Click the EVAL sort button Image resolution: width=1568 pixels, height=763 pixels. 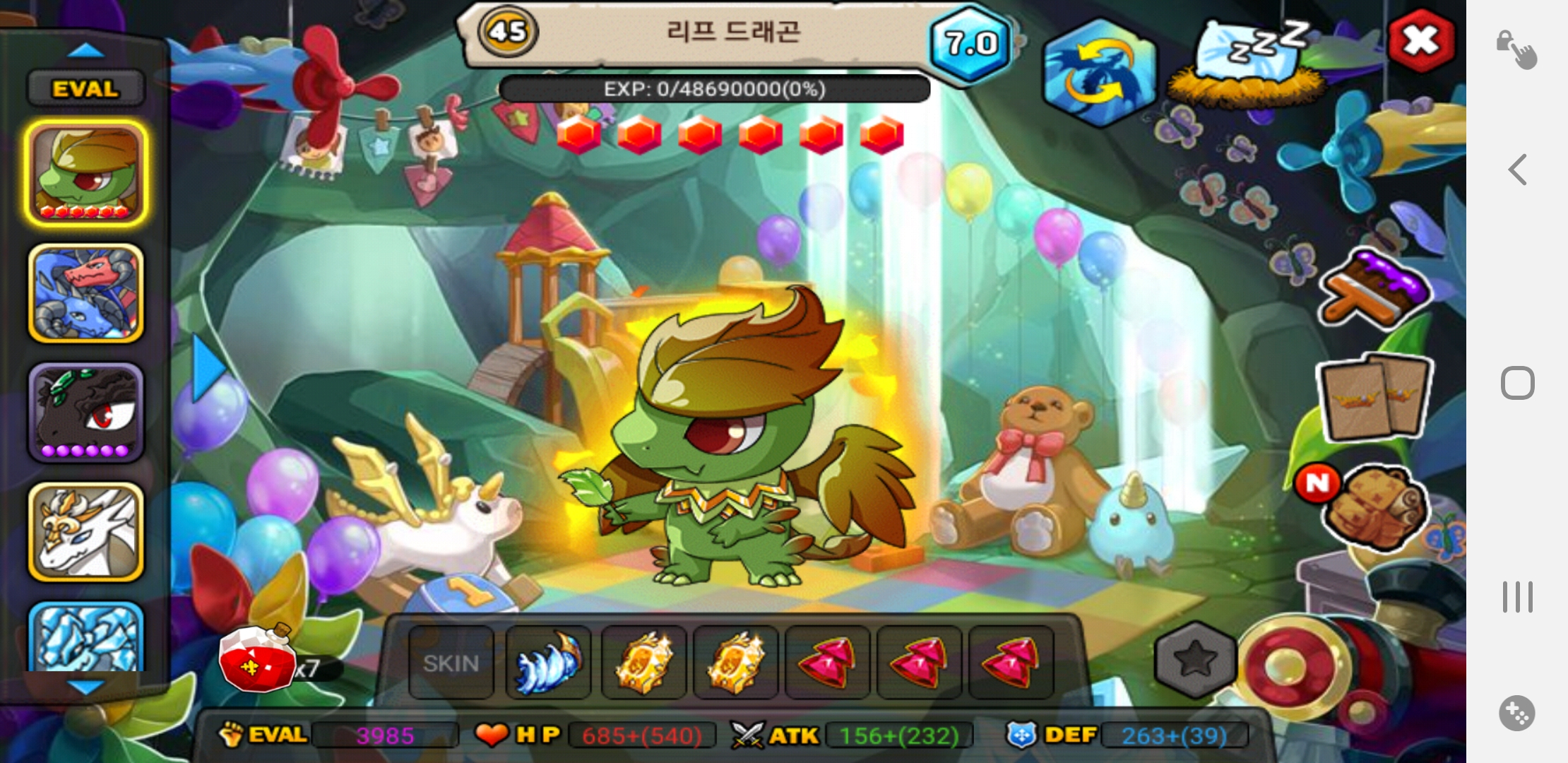85,89
